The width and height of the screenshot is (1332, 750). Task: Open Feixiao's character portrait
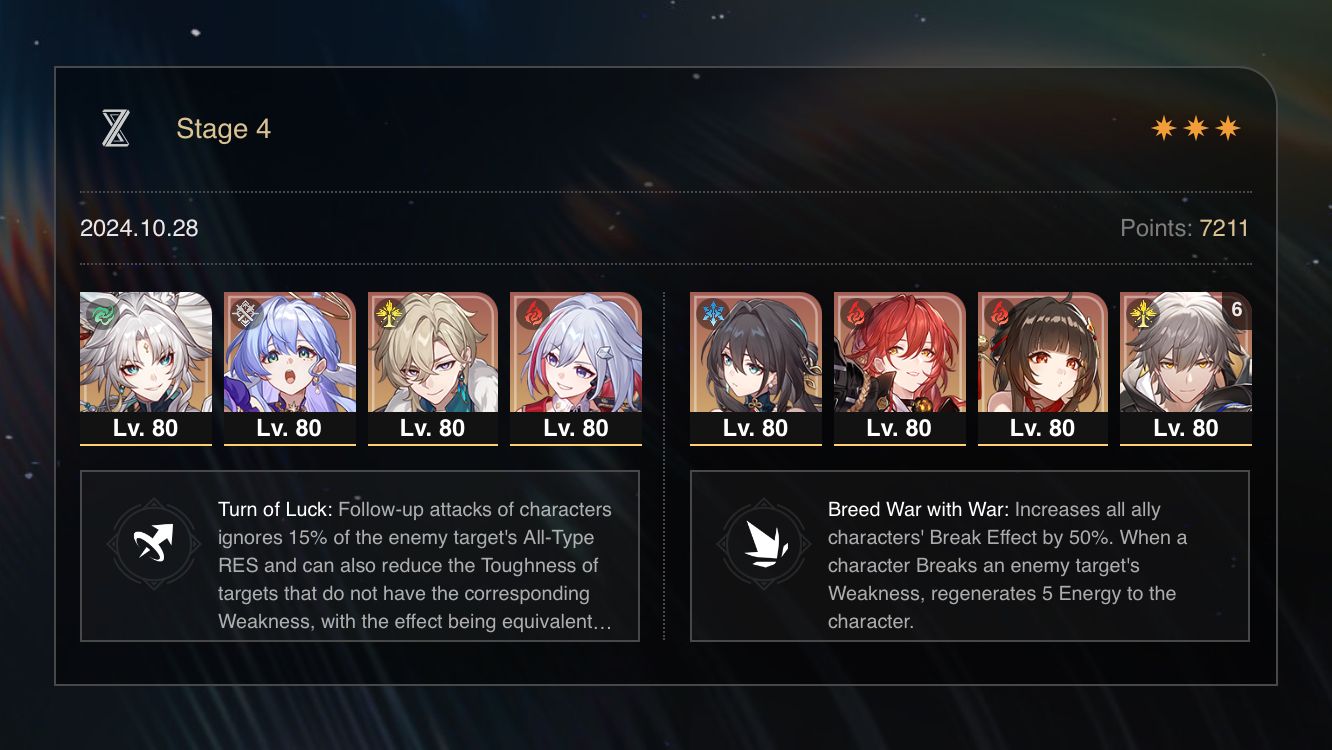coord(145,360)
